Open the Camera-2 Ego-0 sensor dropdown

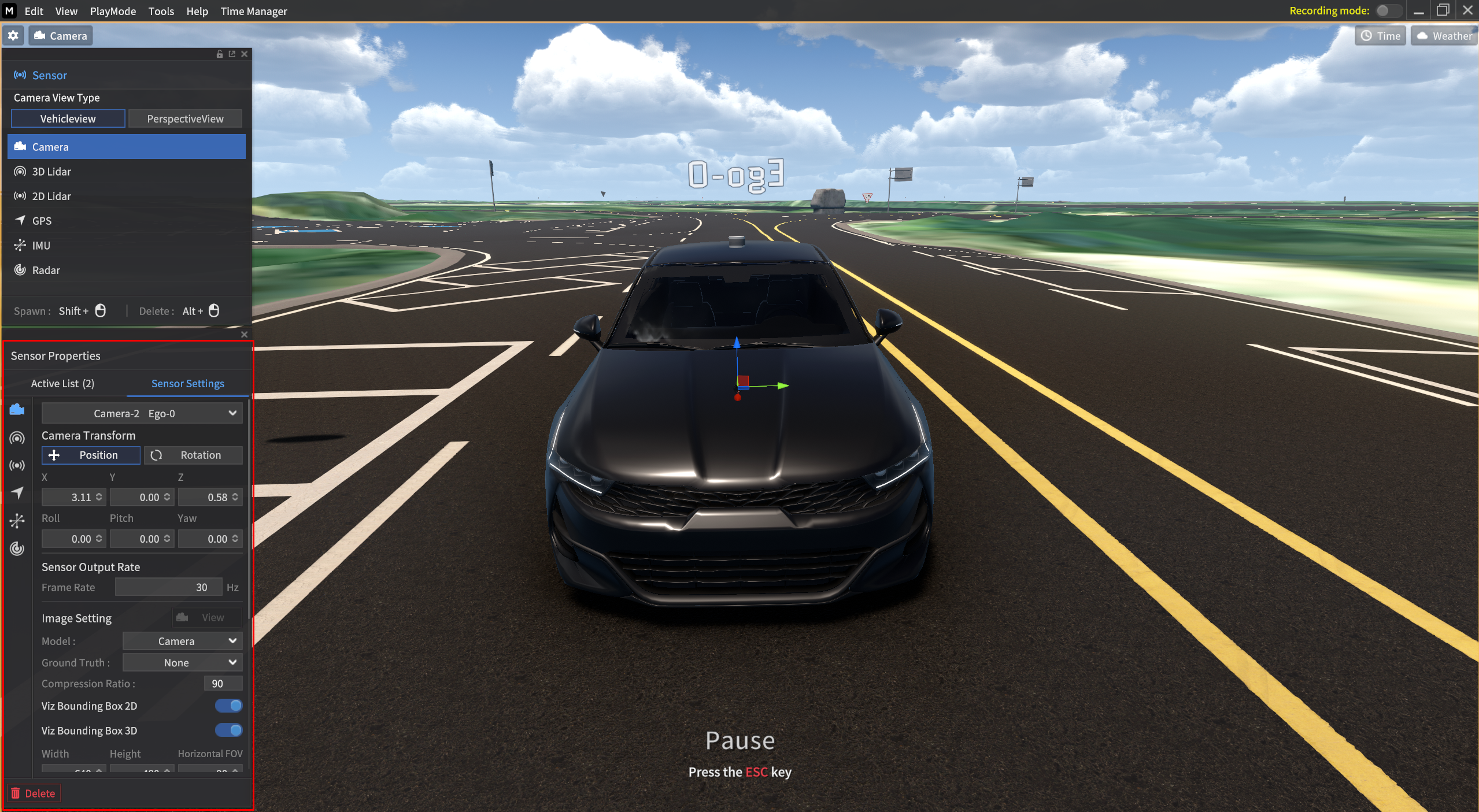[142, 413]
